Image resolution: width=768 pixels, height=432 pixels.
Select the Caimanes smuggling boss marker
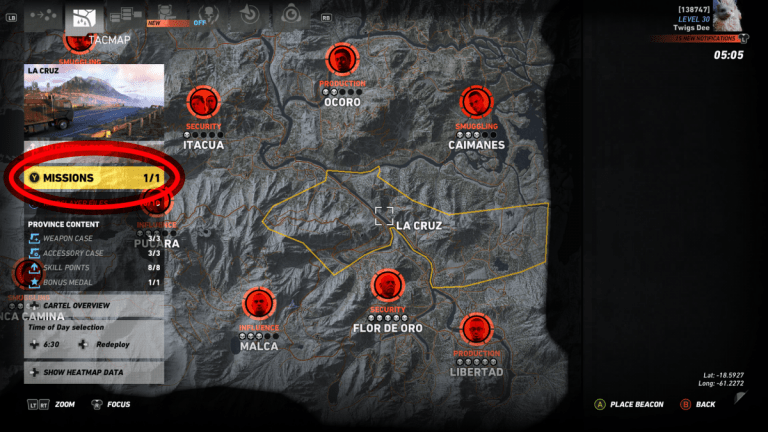(x=473, y=102)
